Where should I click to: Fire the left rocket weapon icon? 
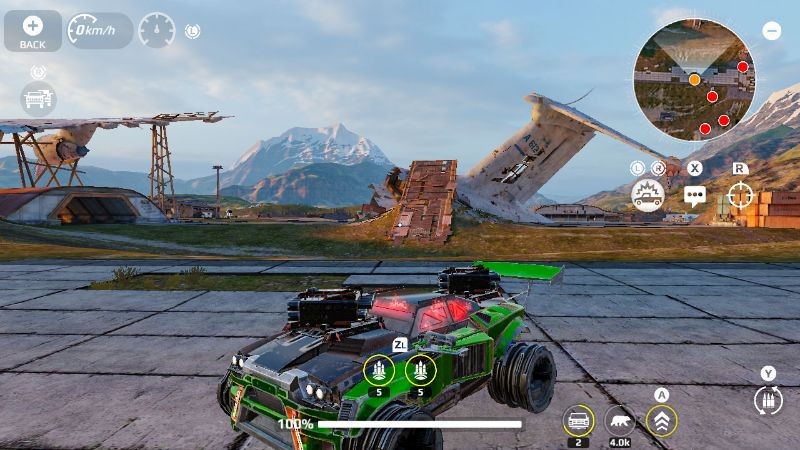tap(378, 371)
